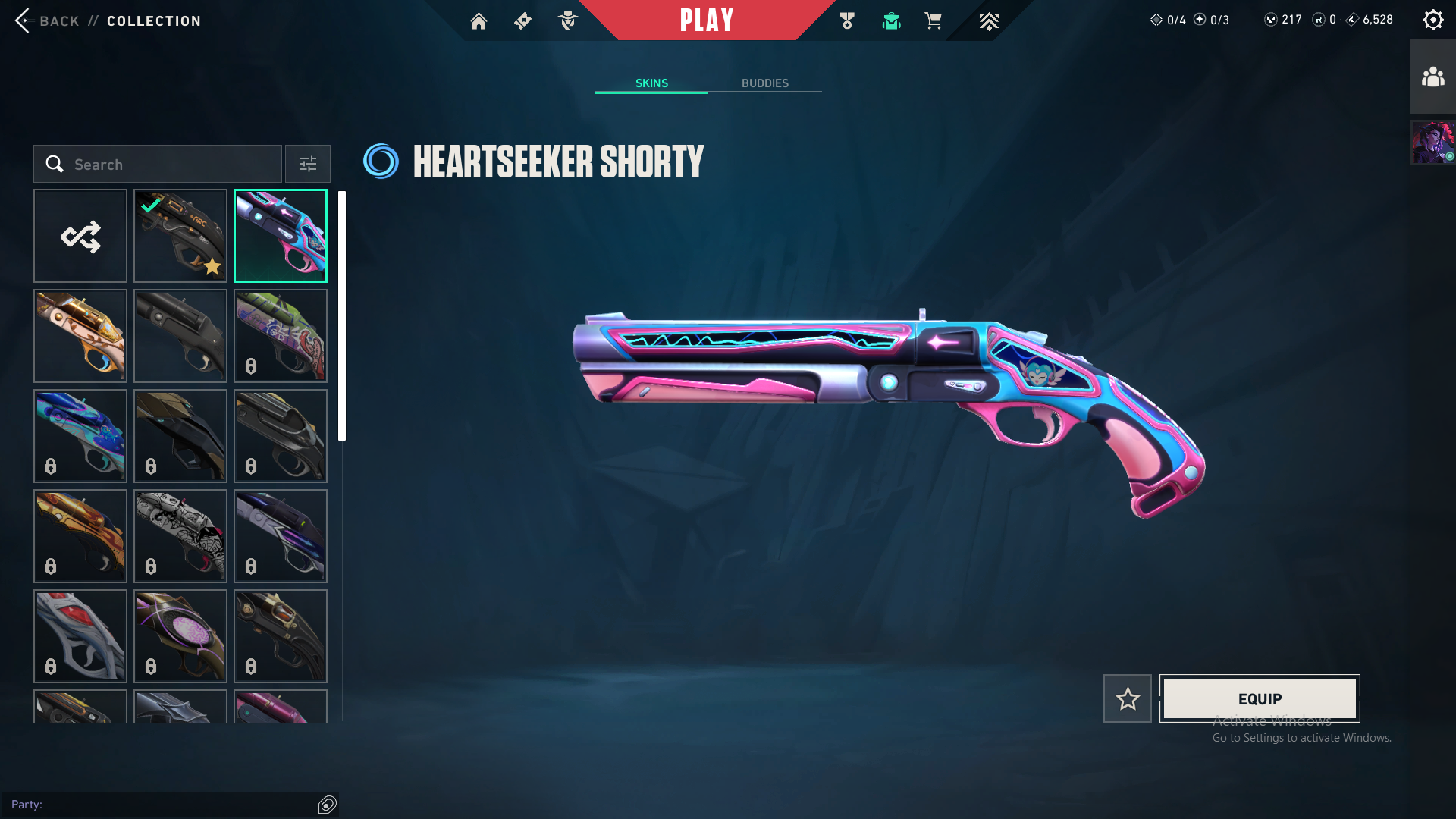The image size is (1456, 819).
Task: Choose the randomize skin shuffle tile
Action: pyautogui.click(x=80, y=236)
